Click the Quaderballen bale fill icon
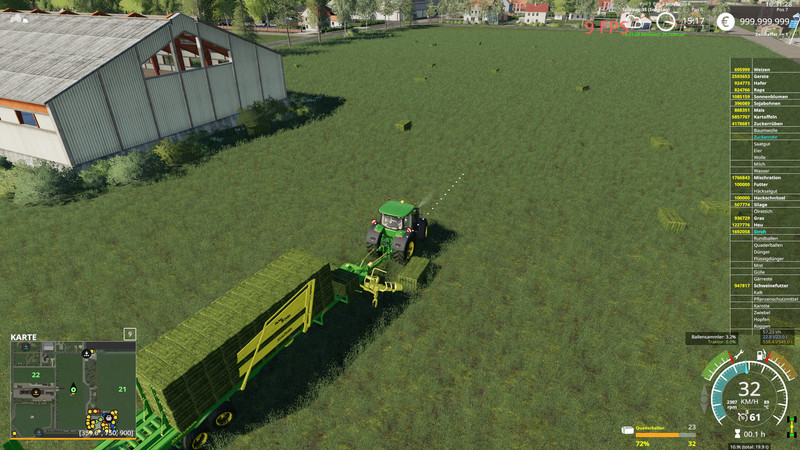This screenshot has width=800, height=450. 627,431
